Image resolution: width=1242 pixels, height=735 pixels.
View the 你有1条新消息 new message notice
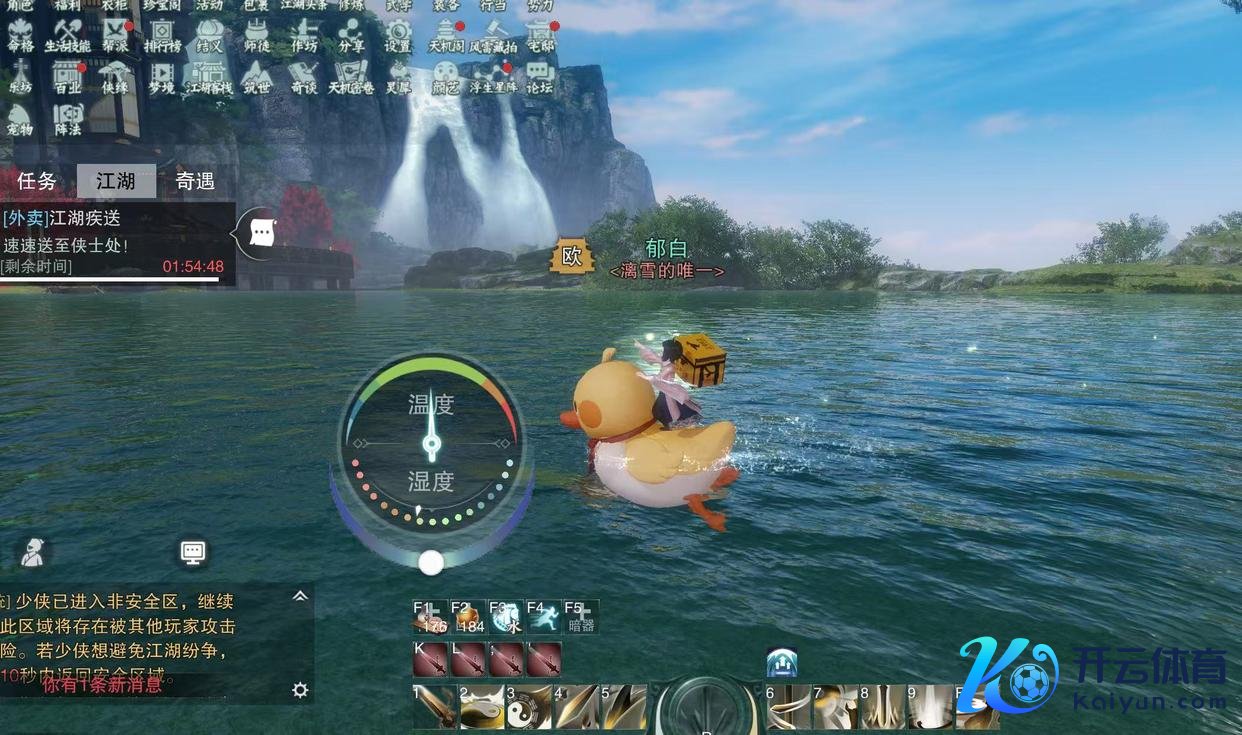pos(102,684)
